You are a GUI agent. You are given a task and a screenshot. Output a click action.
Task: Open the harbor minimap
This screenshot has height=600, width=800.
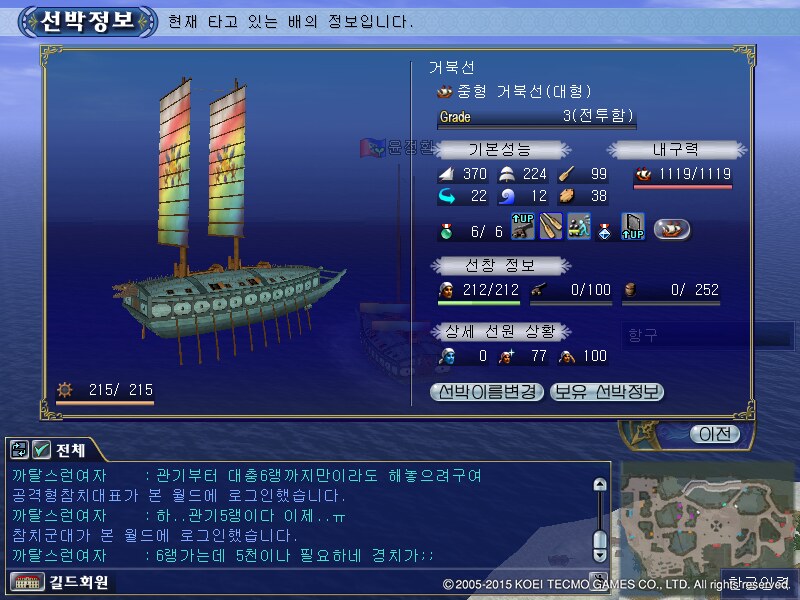(705, 518)
